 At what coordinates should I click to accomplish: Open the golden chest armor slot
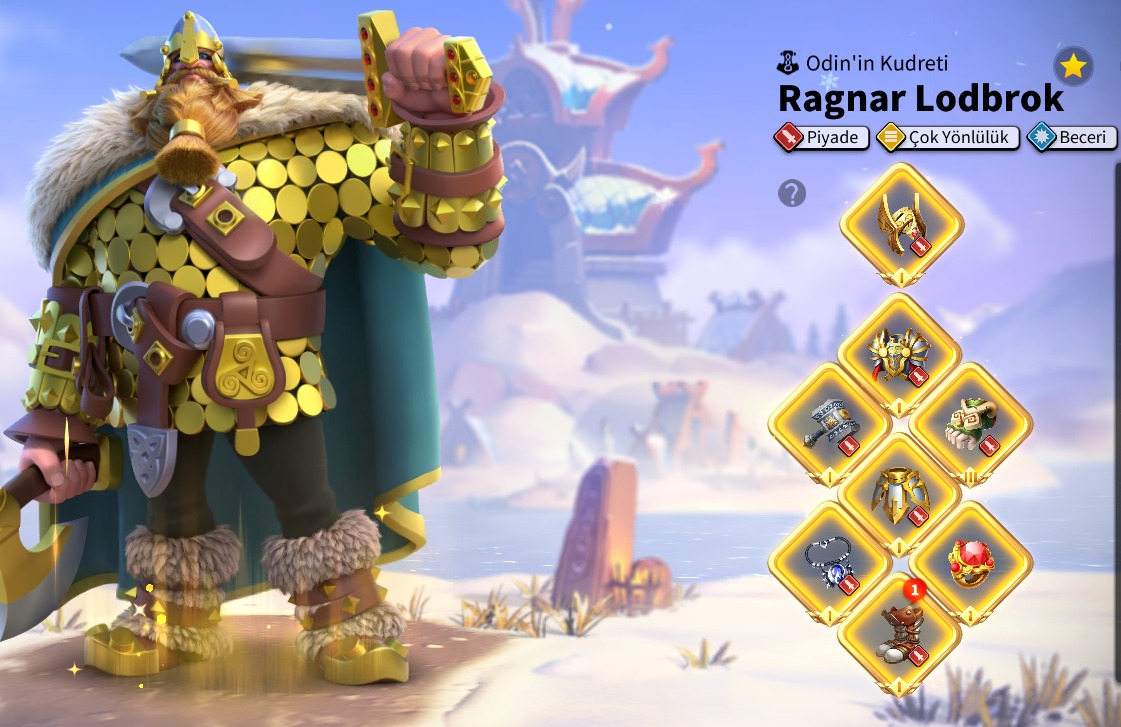tap(899, 354)
